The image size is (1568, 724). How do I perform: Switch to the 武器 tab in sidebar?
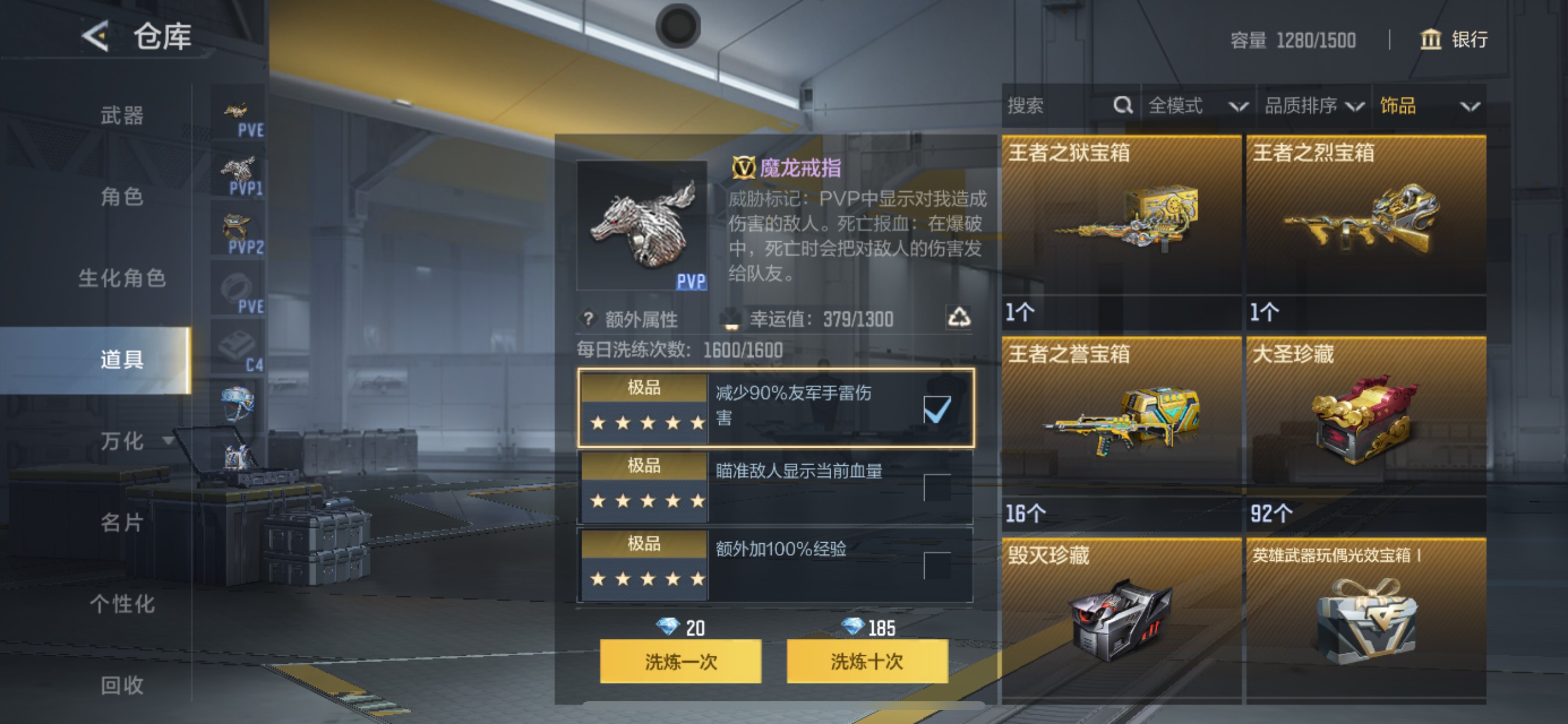pyautogui.click(x=122, y=117)
